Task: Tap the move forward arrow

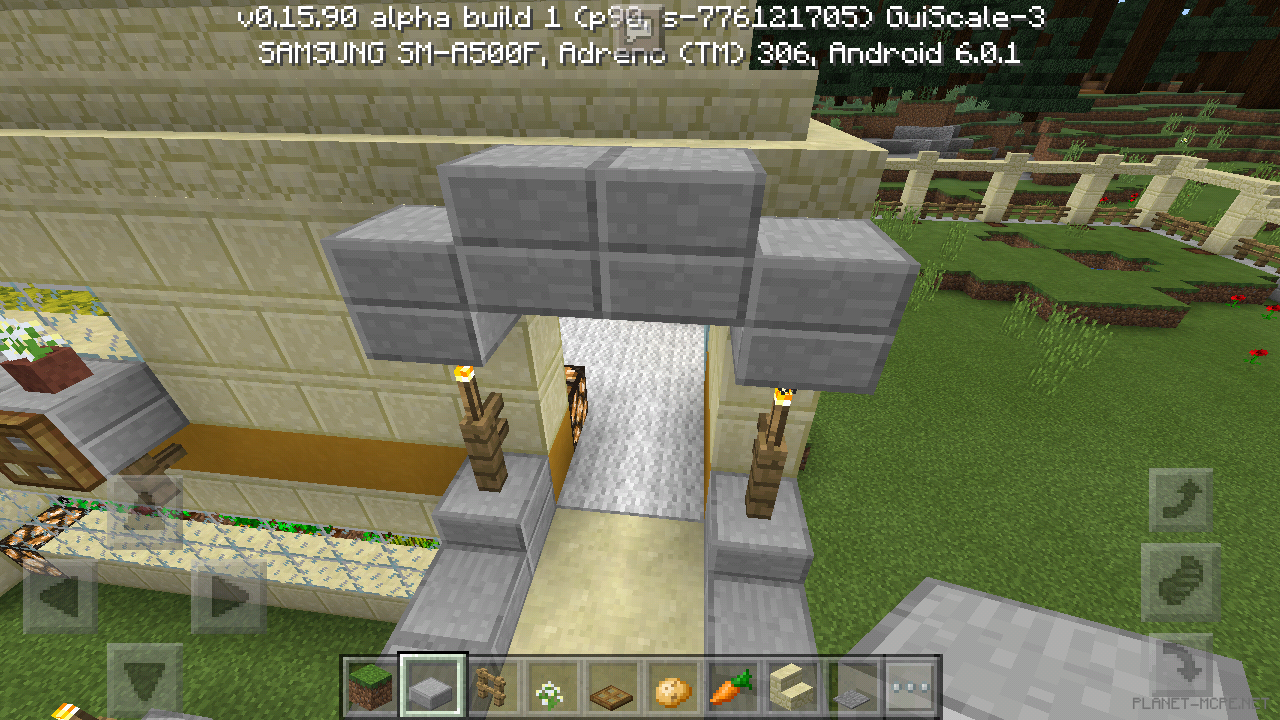Action: (x=145, y=510)
